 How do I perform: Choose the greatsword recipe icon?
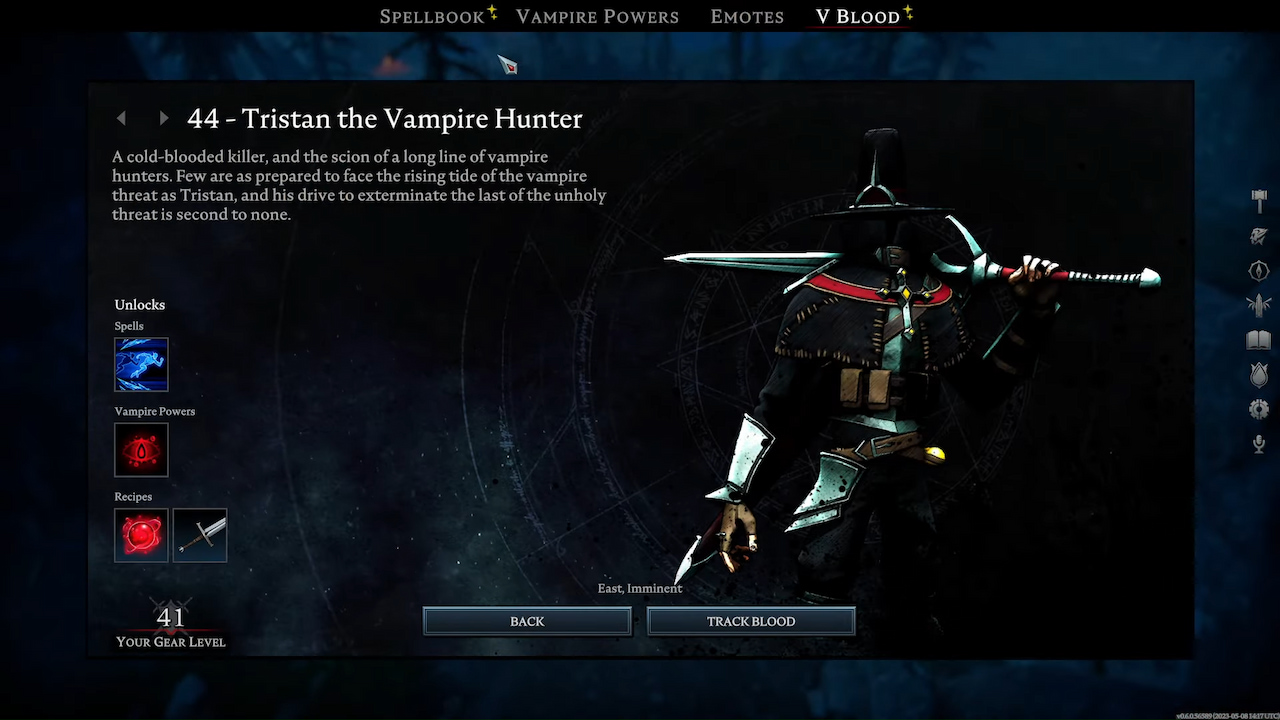(x=200, y=535)
